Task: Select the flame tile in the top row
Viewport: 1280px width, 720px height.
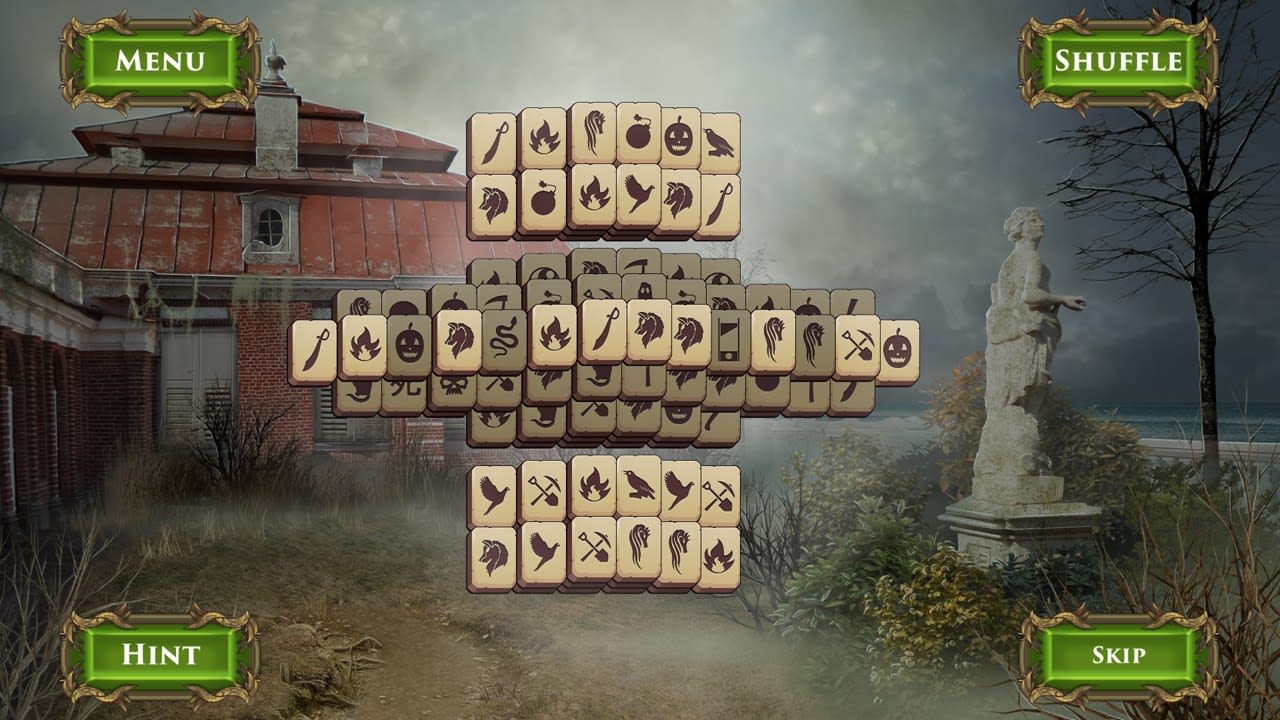Action: pos(543,135)
